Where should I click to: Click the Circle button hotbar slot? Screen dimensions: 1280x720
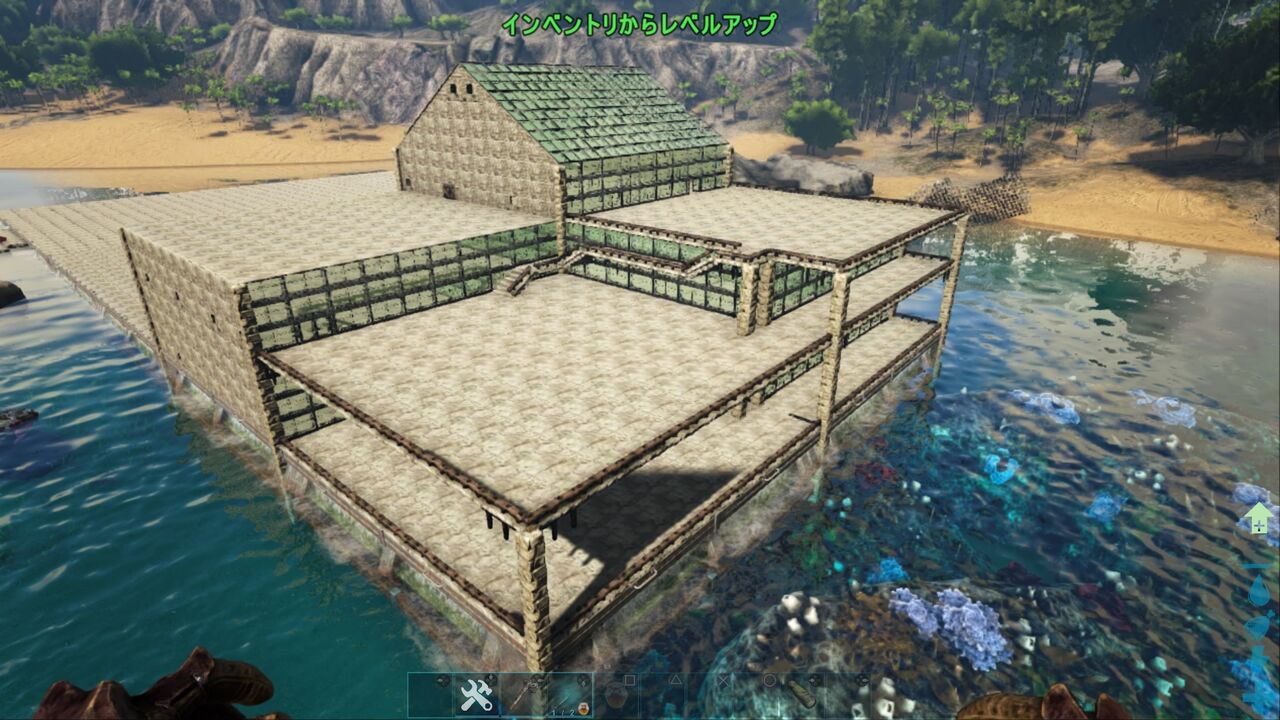[770, 678]
